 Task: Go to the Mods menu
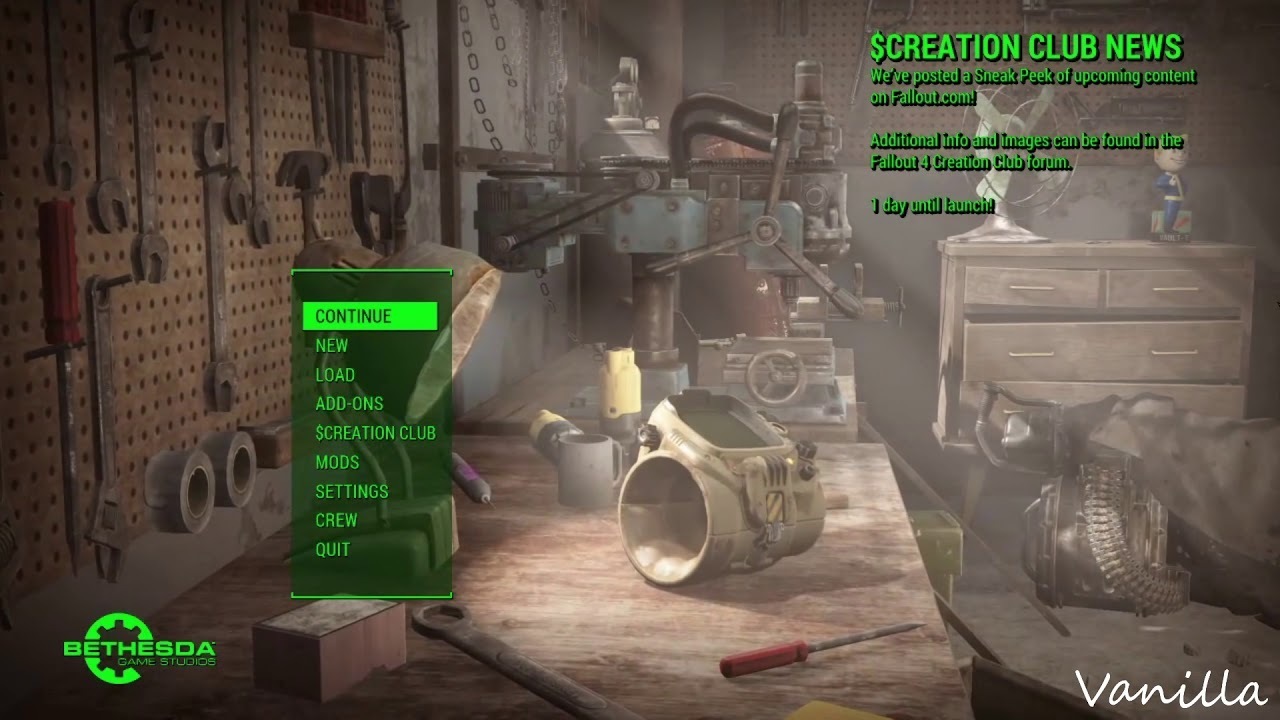pyautogui.click(x=337, y=462)
